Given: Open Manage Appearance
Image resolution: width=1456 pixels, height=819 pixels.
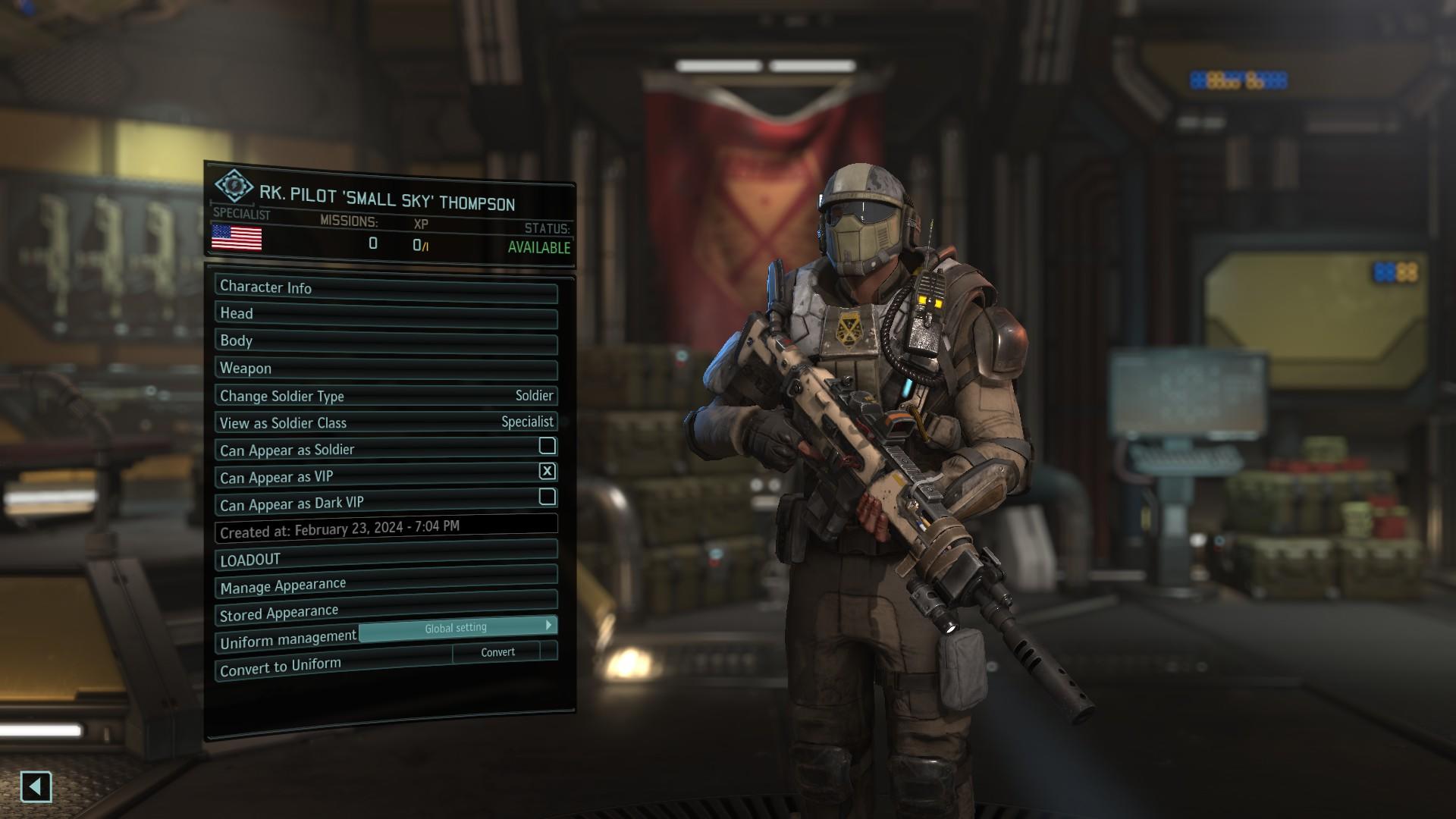Looking at the screenshot, I should (386, 583).
